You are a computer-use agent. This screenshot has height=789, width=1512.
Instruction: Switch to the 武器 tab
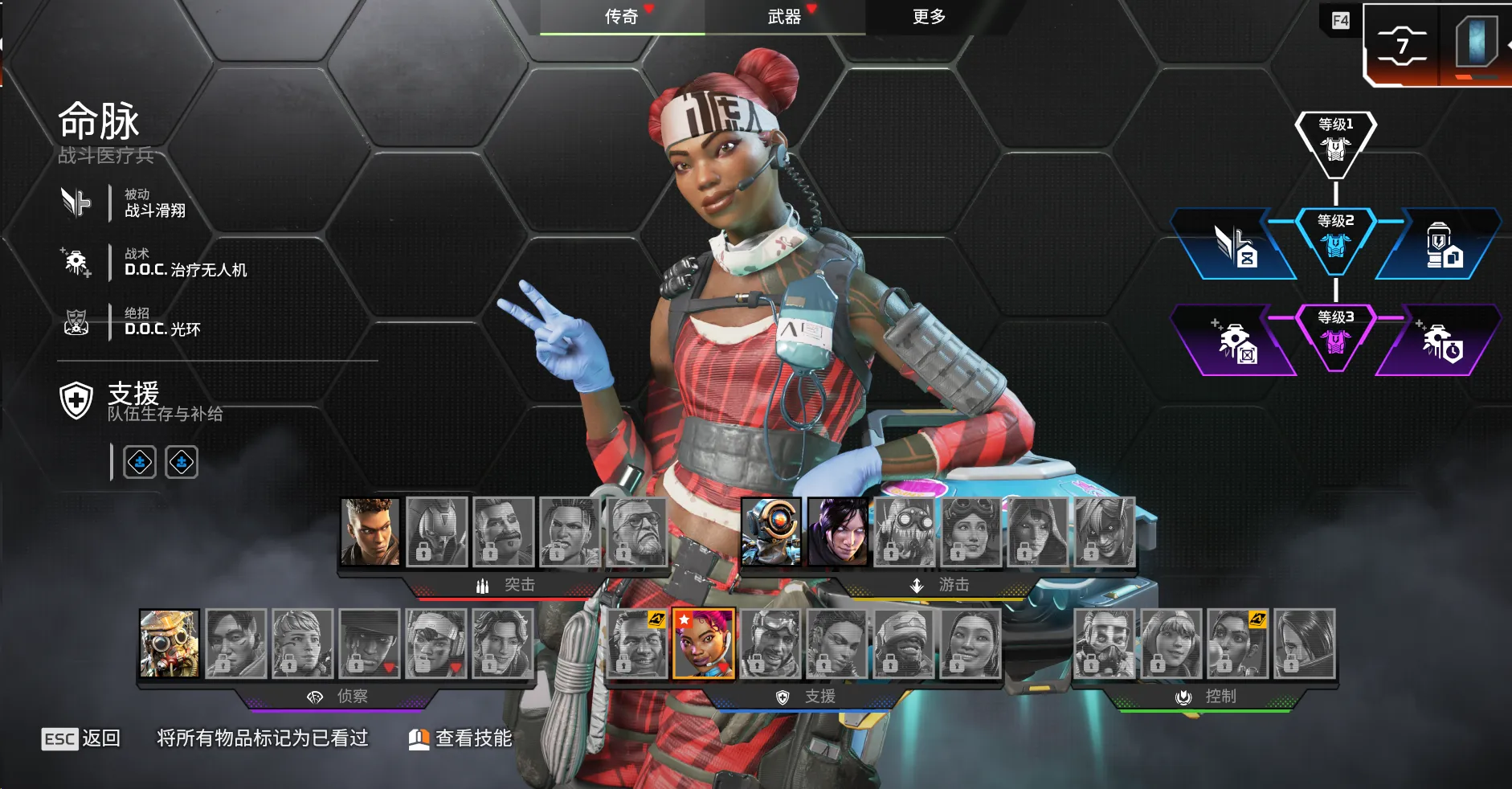tap(784, 17)
